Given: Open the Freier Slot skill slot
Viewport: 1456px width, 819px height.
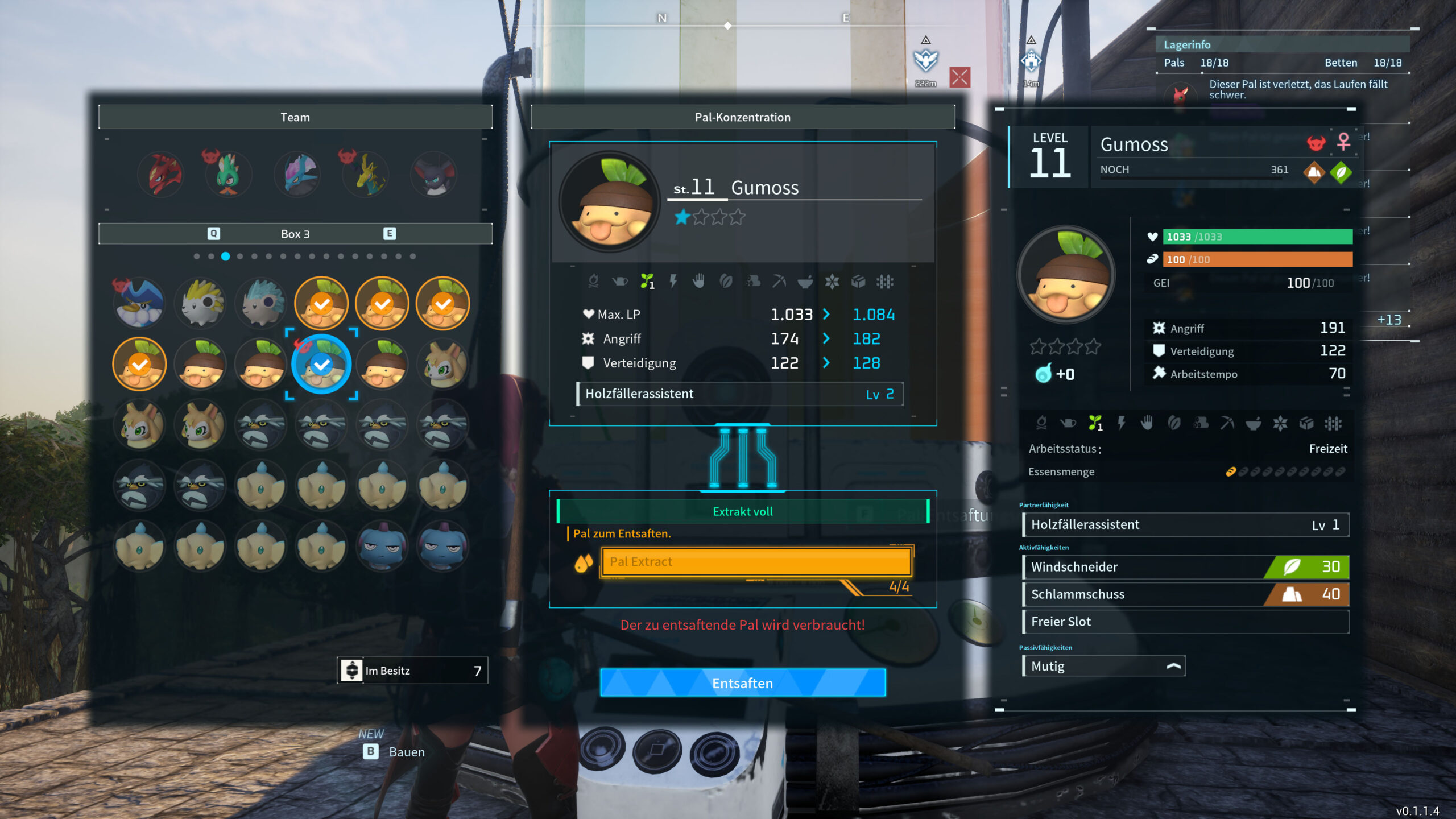Looking at the screenshot, I should 1185,622.
